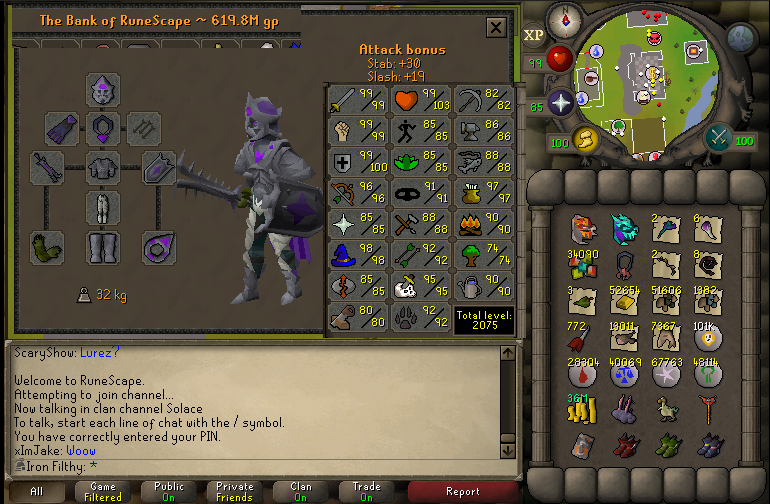Activate the quick-prayers orb
Image resolution: width=770 pixels, height=504 pixels.
[x=559, y=102]
